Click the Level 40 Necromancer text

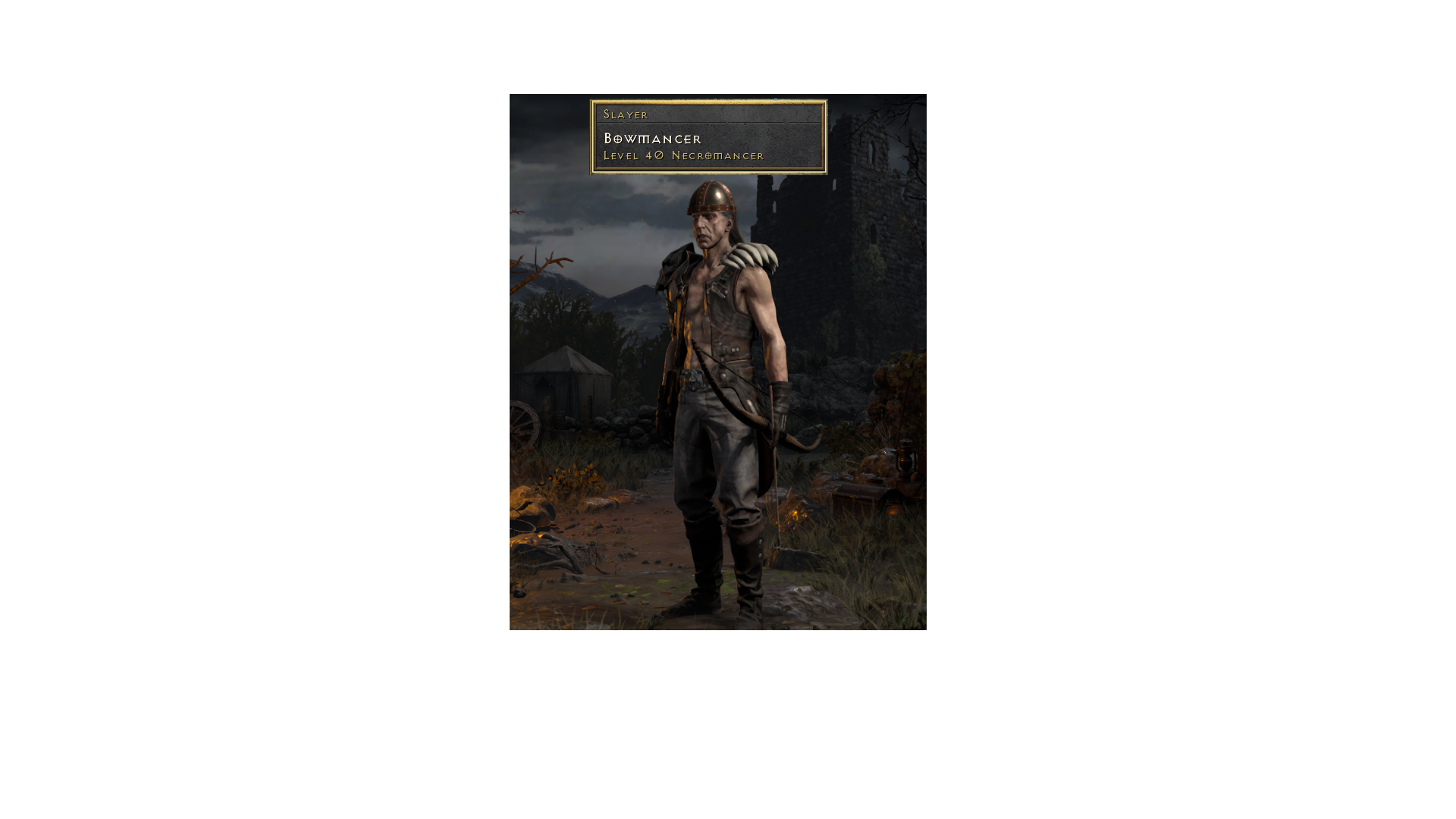click(x=682, y=155)
